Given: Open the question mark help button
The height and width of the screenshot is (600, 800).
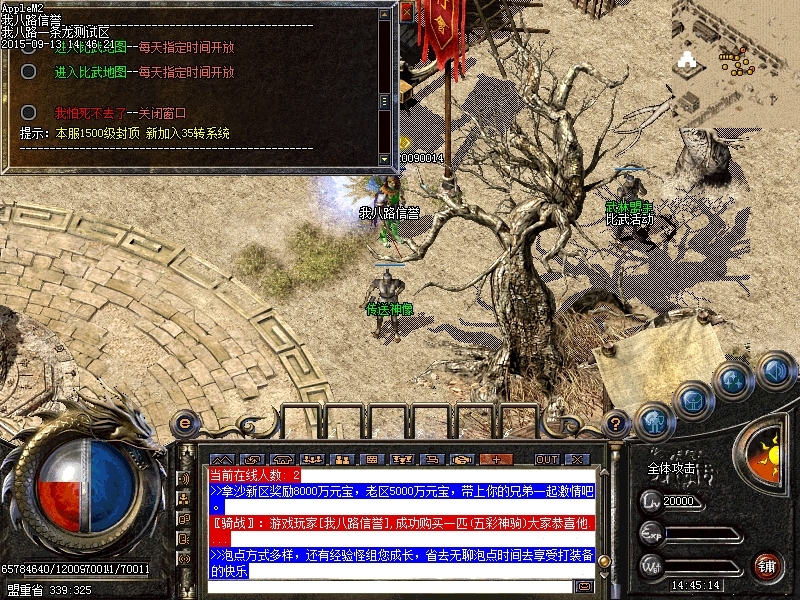Looking at the screenshot, I should pyautogui.click(x=617, y=423).
